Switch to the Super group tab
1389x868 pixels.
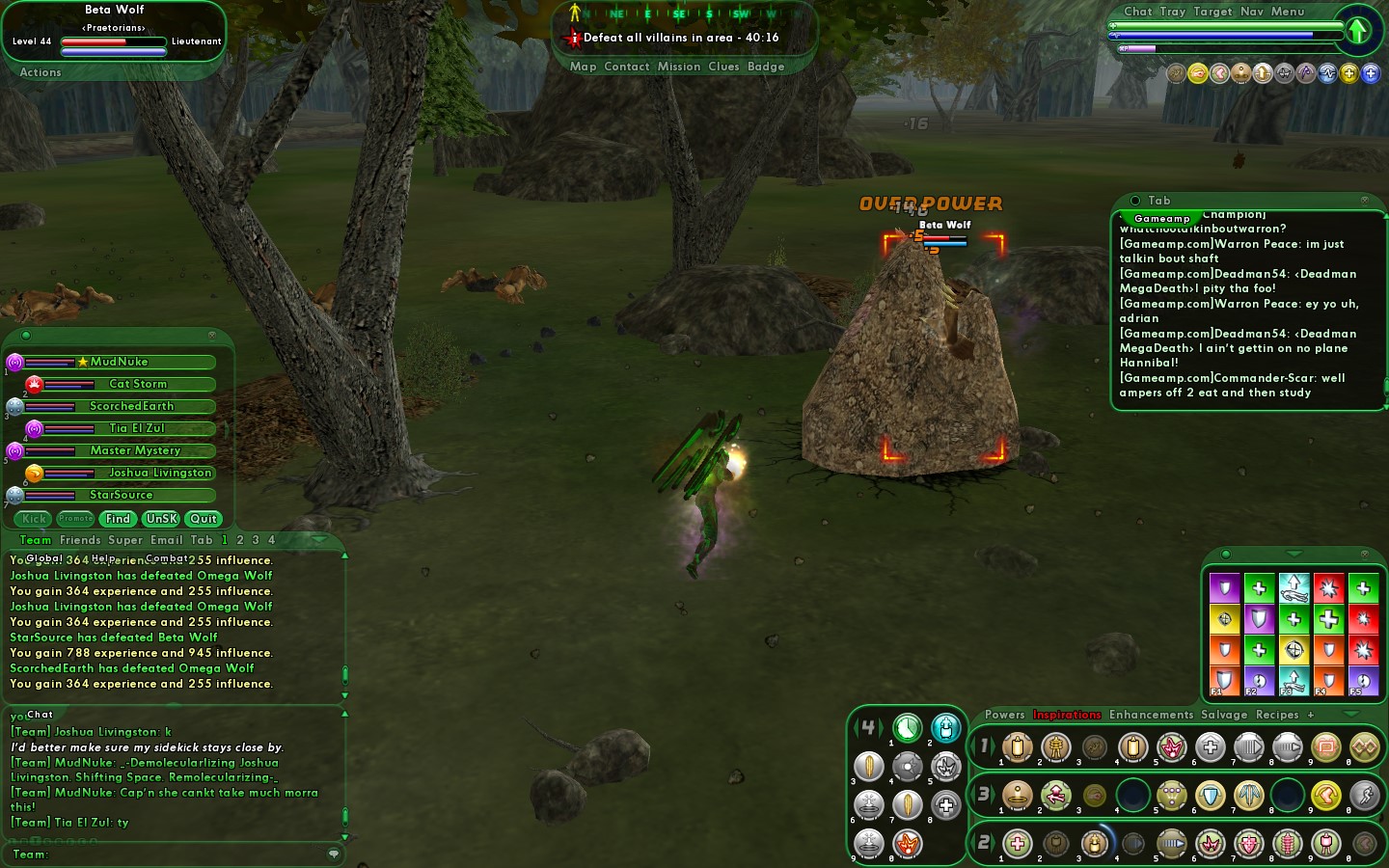pos(125,540)
